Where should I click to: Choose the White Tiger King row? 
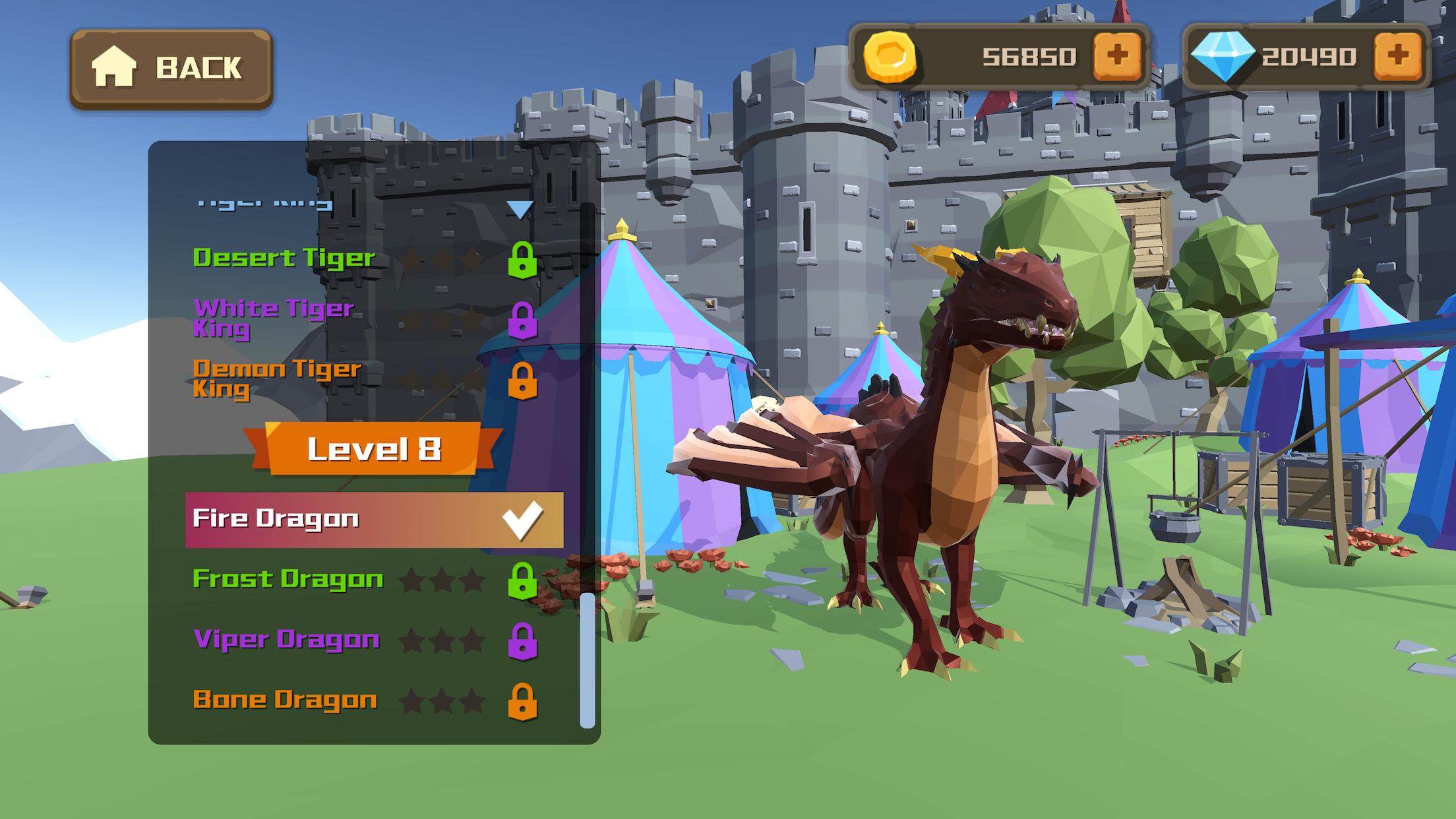(x=274, y=318)
